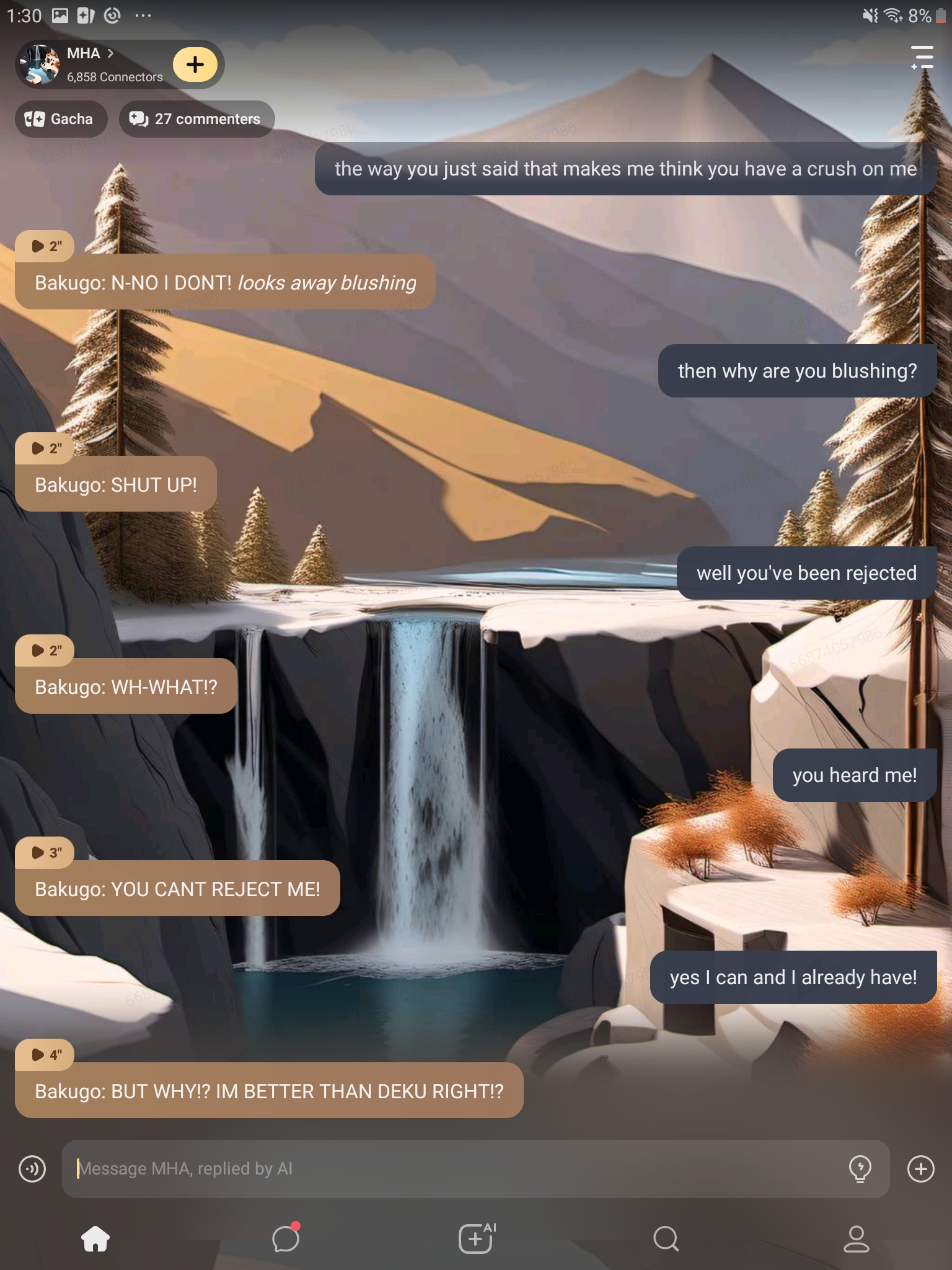The height and width of the screenshot is (1270, 952).
Task: Open the Gacha feature
Action: [x=61, y=119]
